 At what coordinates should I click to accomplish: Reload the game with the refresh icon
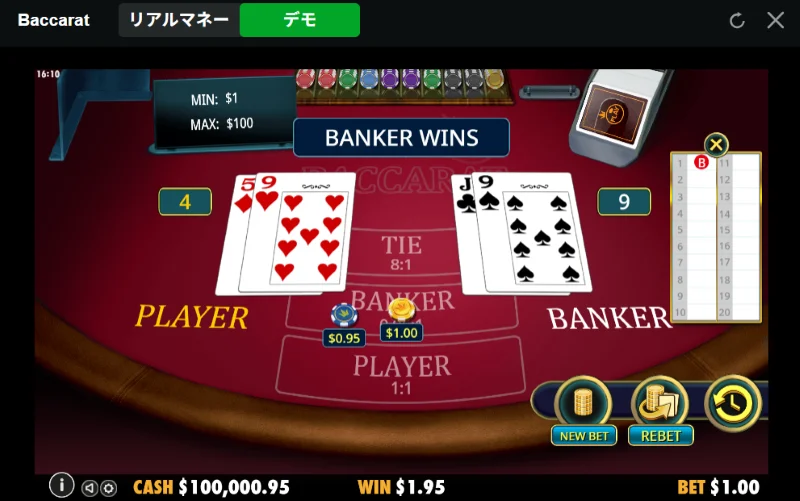click(x=738, y=20)
